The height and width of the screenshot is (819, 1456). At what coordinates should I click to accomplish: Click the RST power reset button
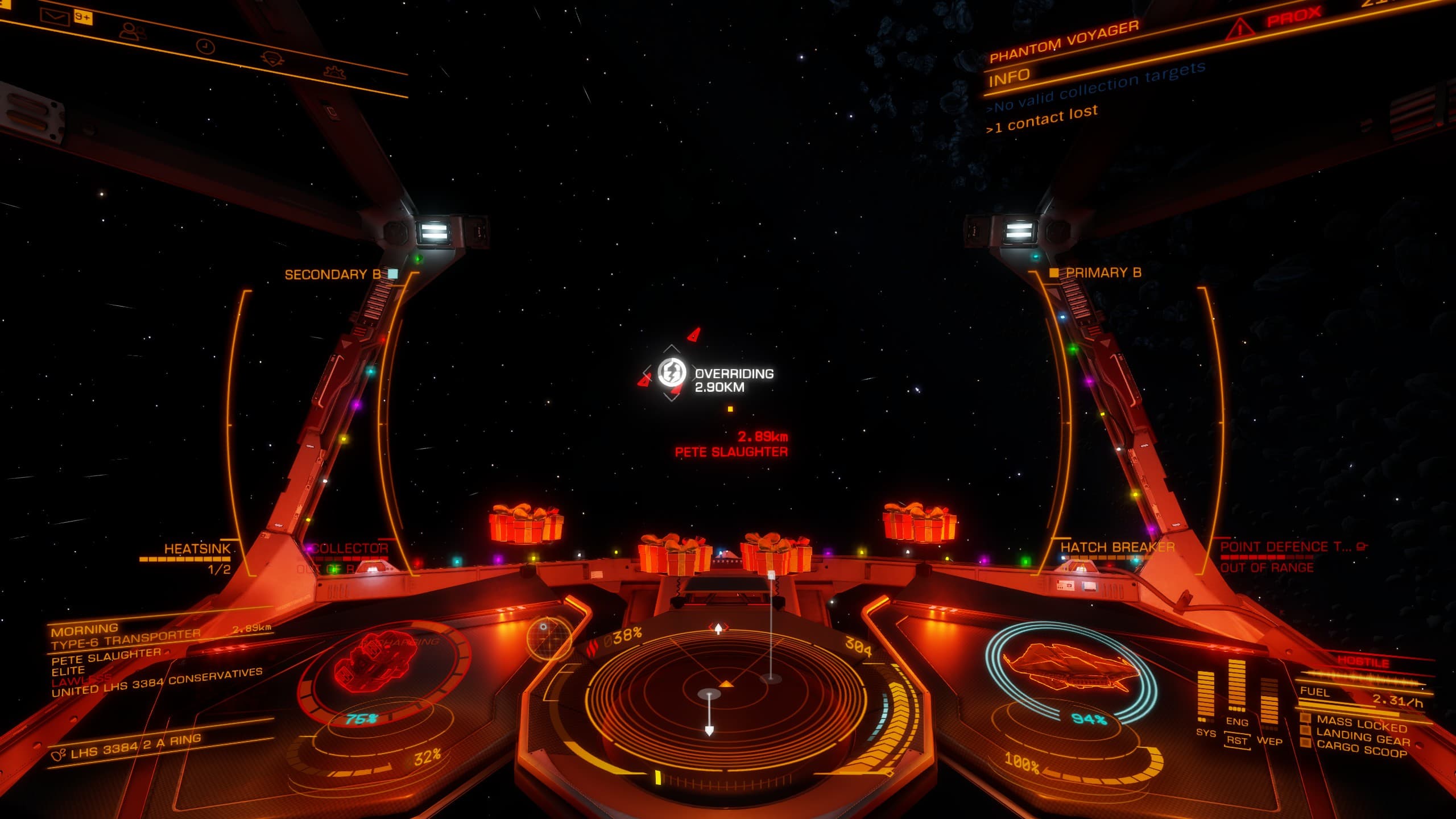point(1236,740)
